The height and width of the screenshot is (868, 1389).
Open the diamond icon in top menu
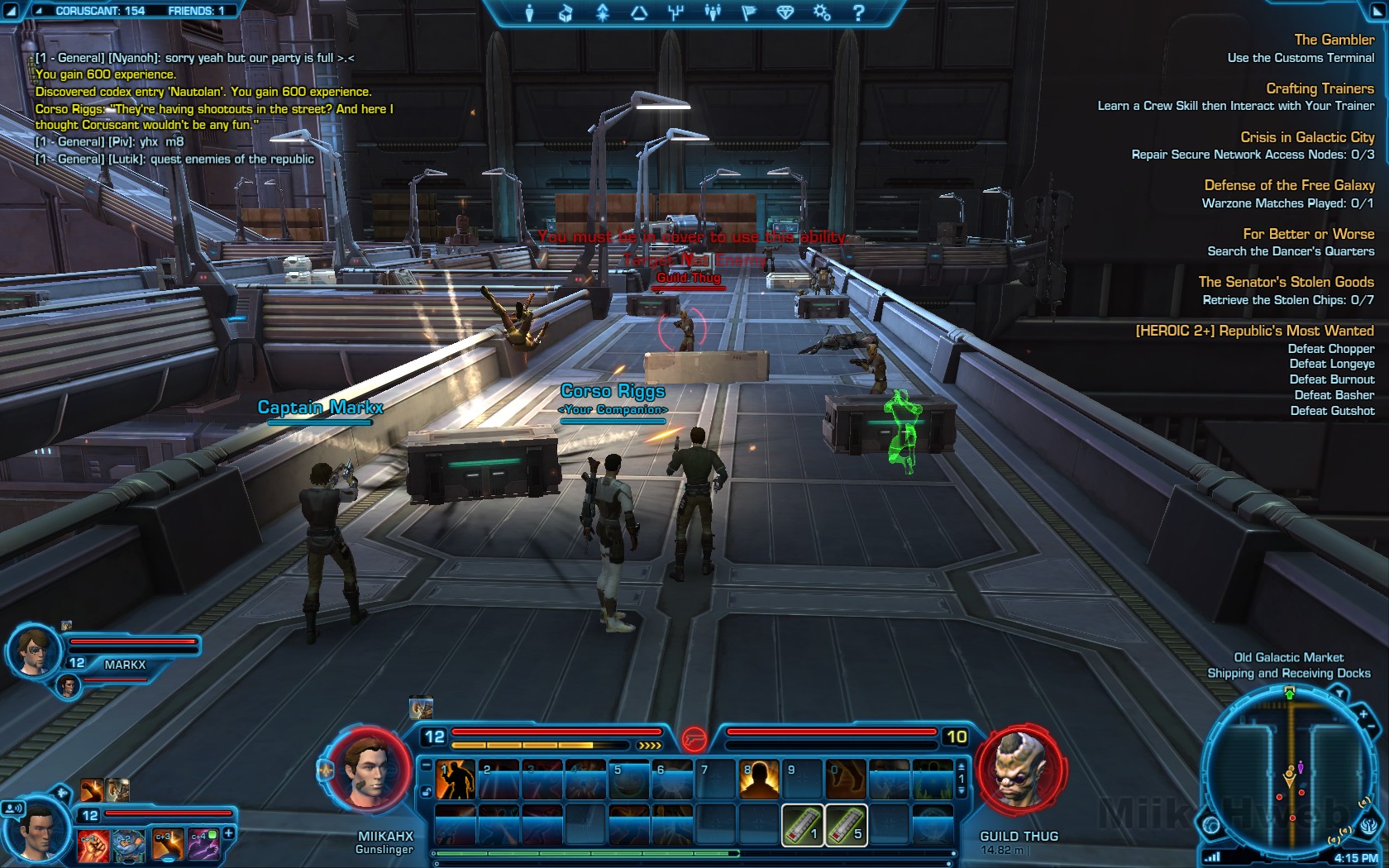785,12
